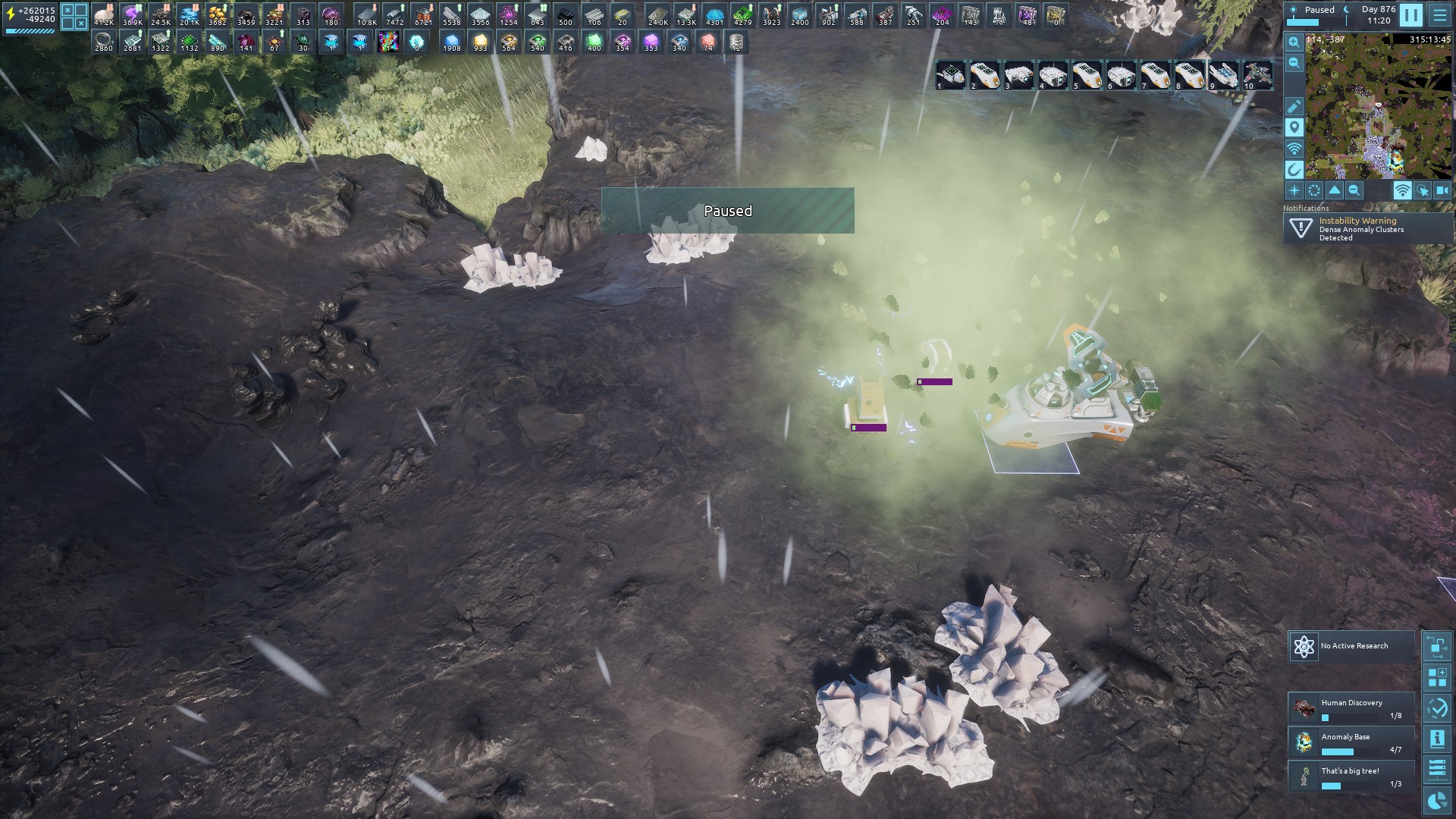Open the info book codex button

(1436, 739)
